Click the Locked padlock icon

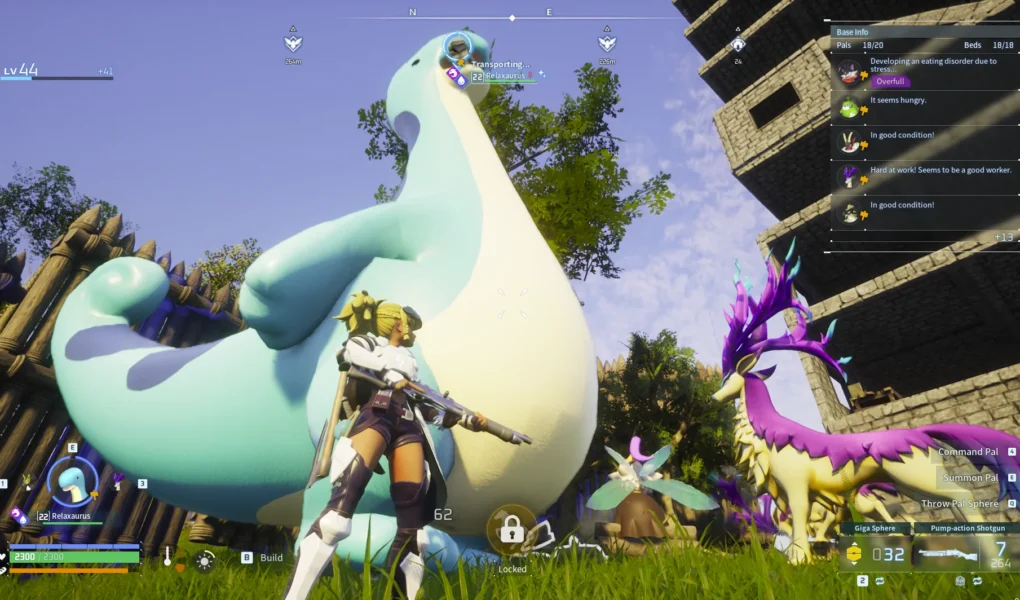512,531
